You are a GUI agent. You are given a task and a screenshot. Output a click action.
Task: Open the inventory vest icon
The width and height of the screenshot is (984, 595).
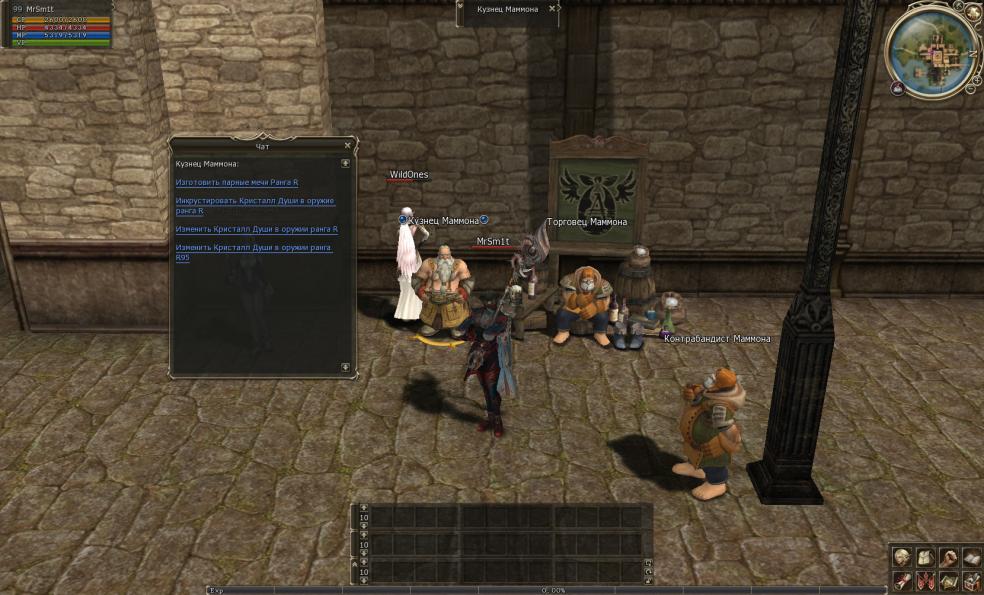pos(925,559)
